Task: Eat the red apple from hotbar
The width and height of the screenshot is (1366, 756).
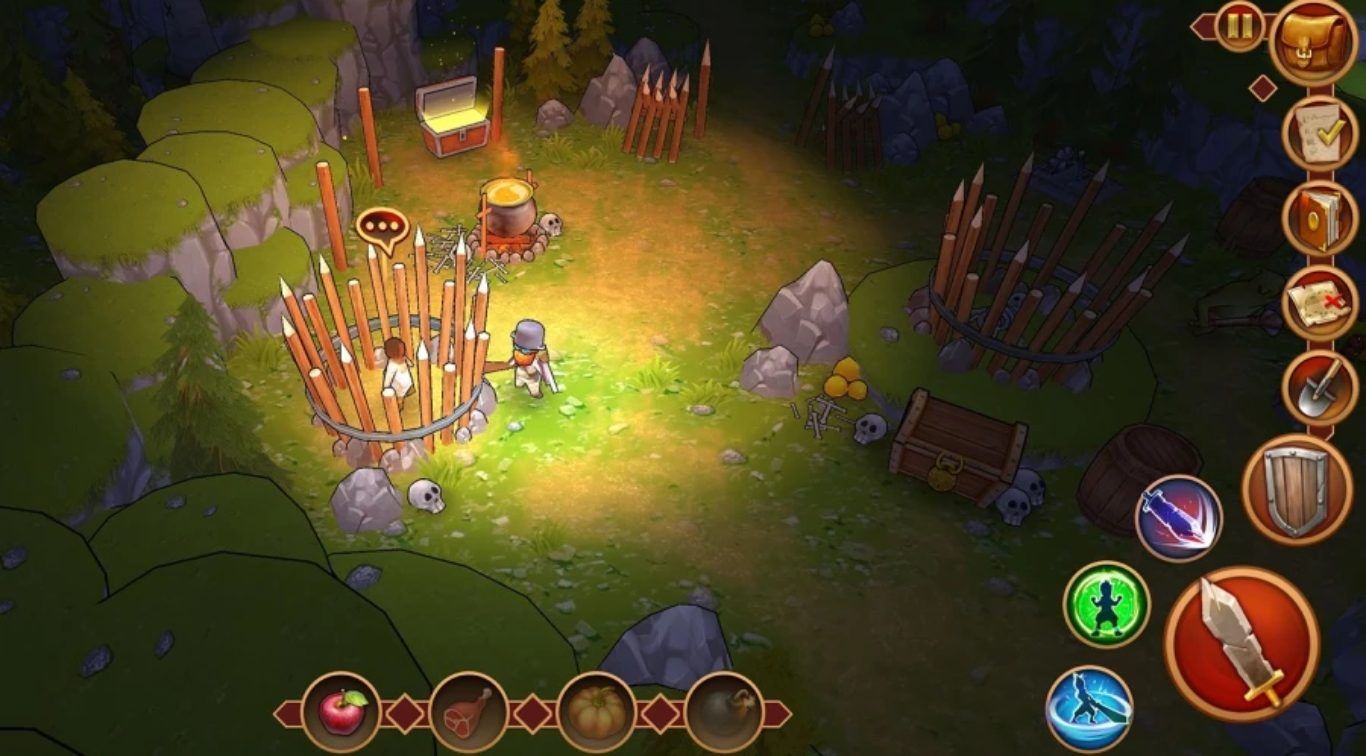Action: (341, 712)
